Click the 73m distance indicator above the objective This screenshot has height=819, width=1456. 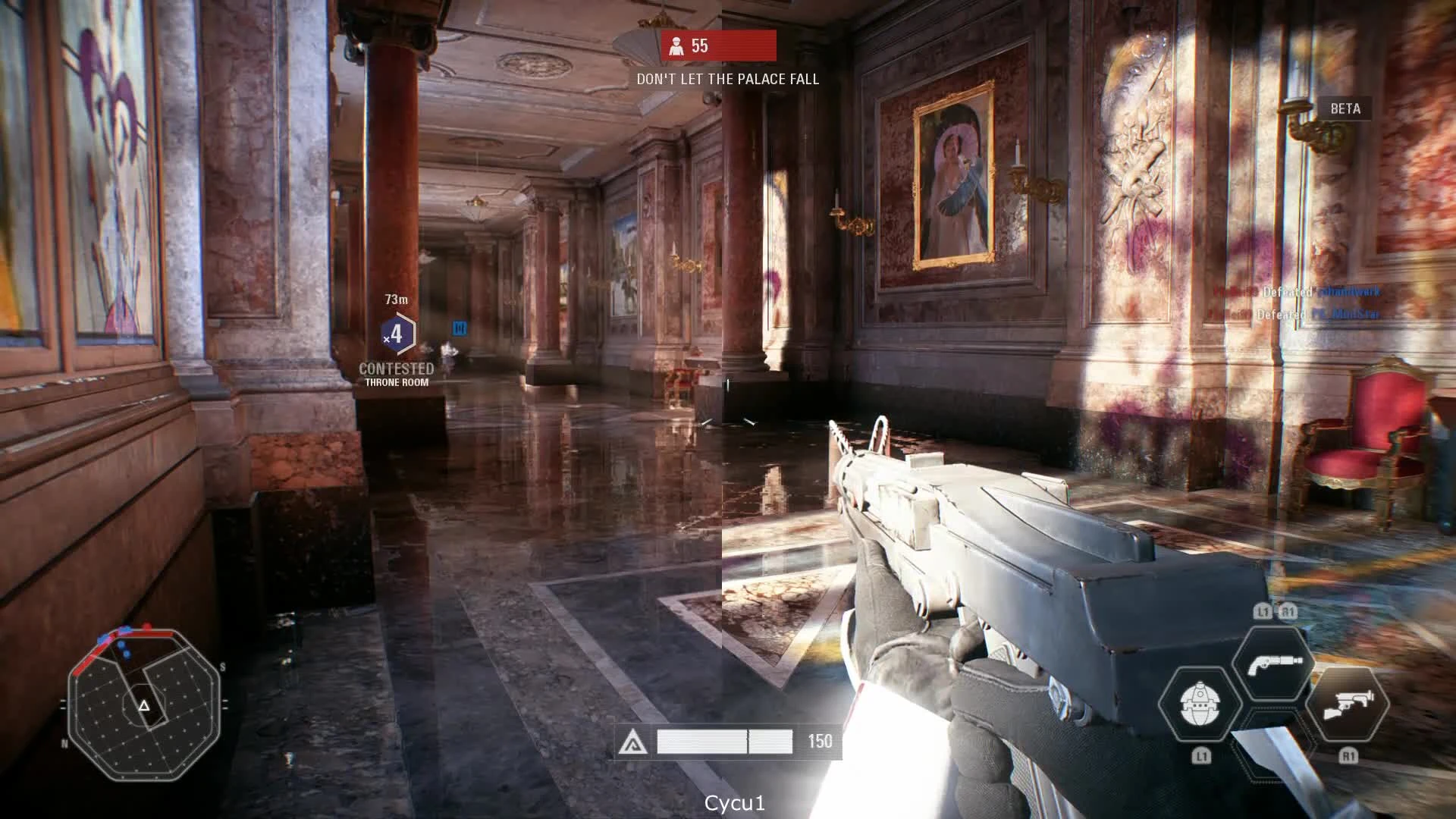(x=394, y=300)
